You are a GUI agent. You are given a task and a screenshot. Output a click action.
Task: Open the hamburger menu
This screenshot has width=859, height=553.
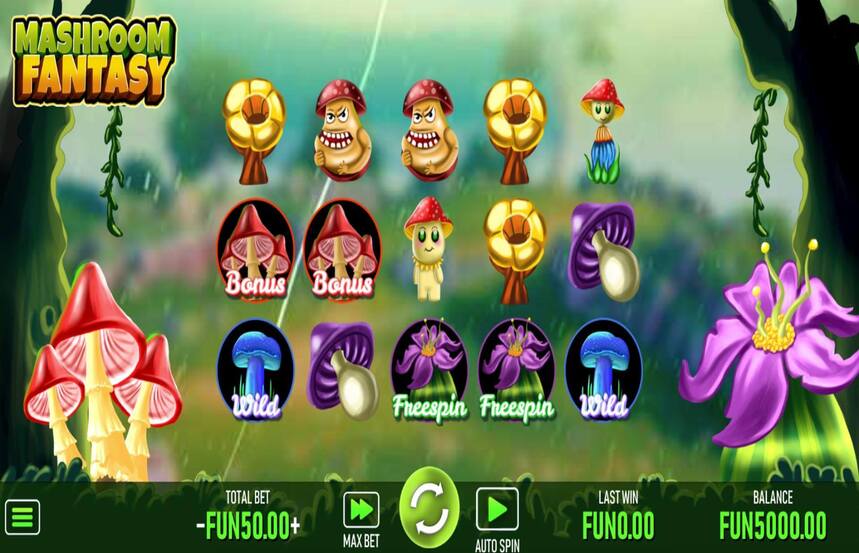tap(22, 517)
